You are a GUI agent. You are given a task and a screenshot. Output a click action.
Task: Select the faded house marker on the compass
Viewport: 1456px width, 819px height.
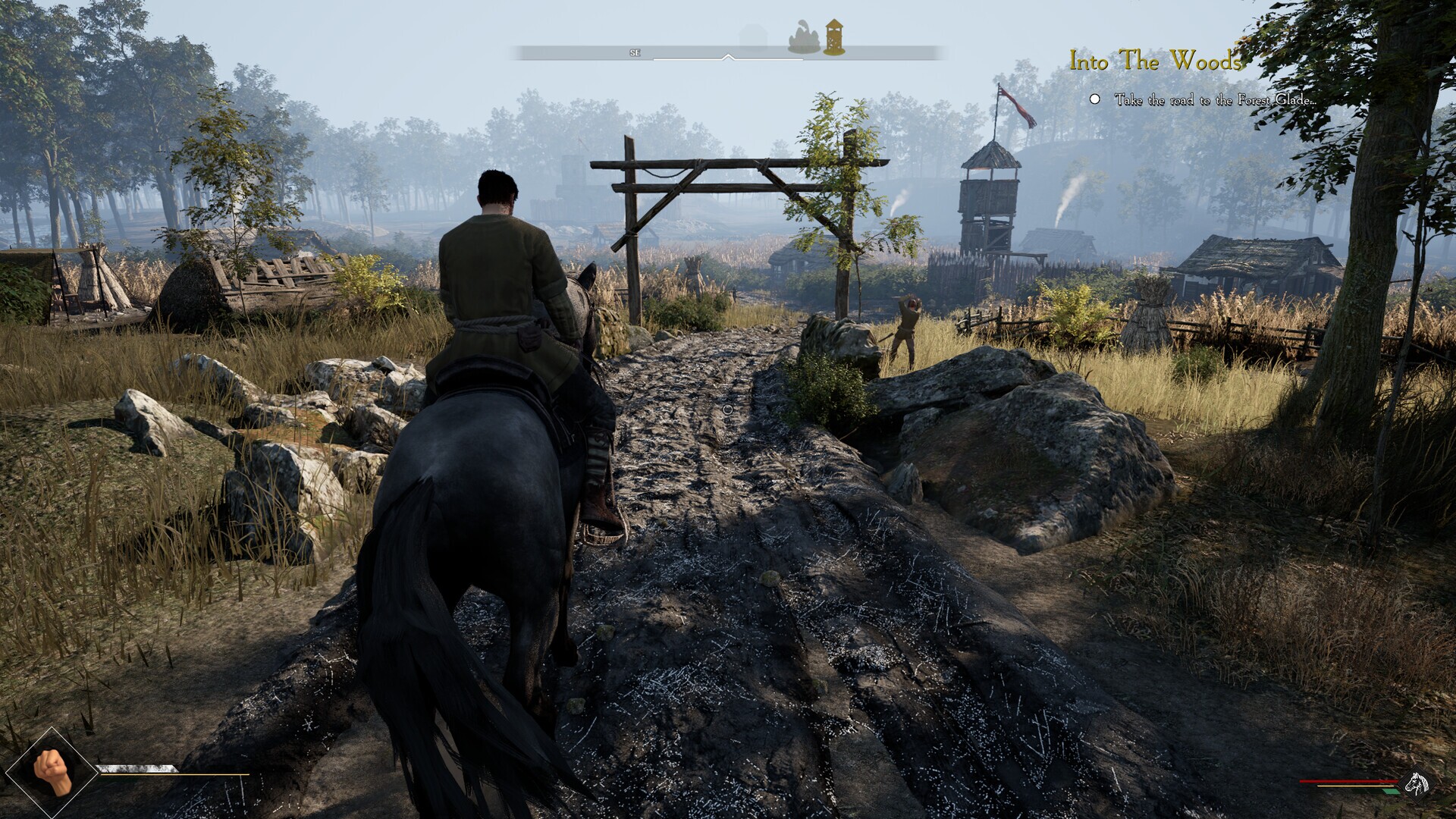click(x=752, y=38)
